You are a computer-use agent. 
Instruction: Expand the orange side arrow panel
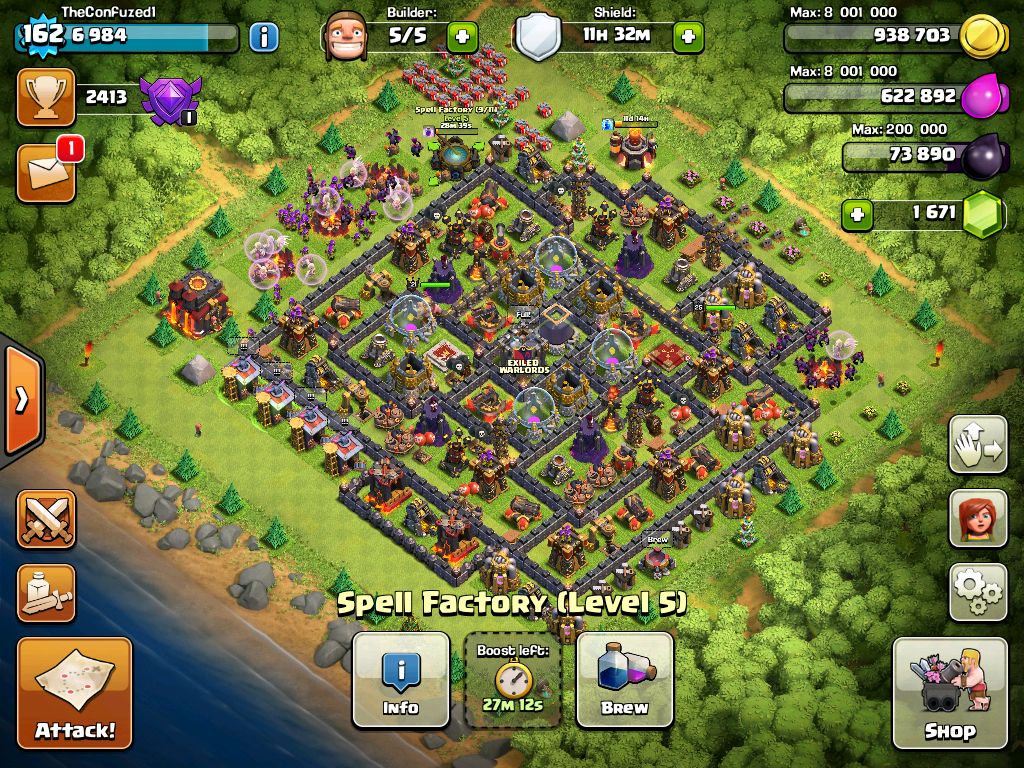tap(21, 400)
